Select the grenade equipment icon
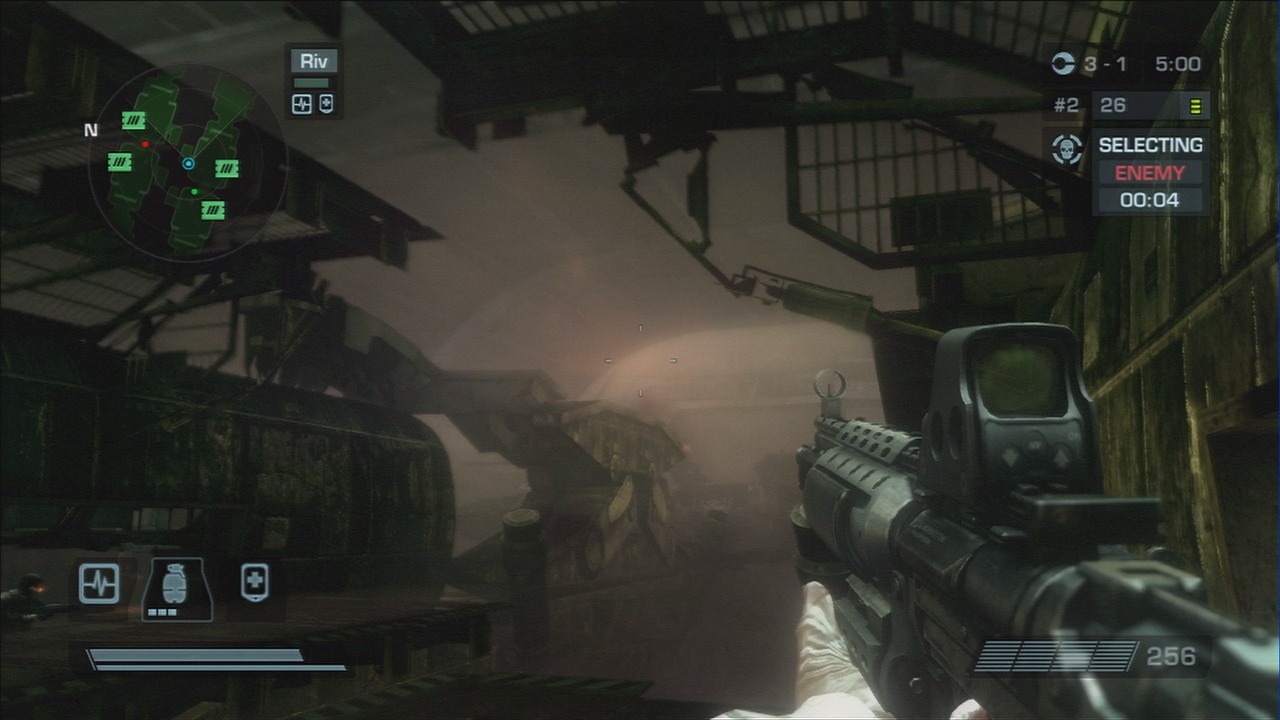The height and width of the screenshot is (720, 1280). 176,584
